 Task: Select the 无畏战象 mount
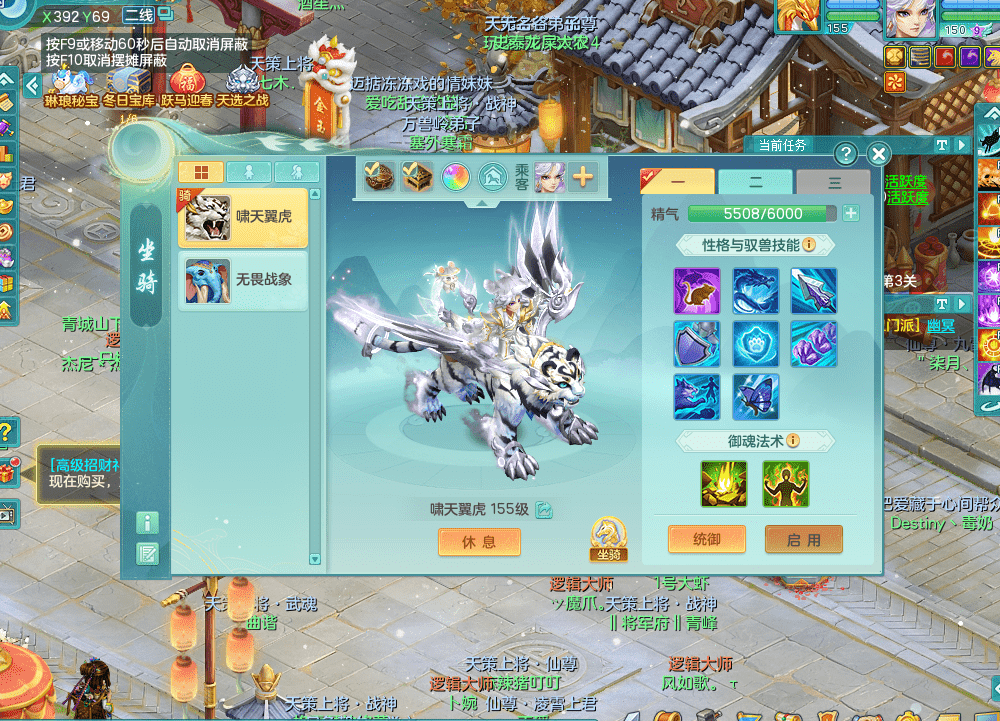point(242,280)
